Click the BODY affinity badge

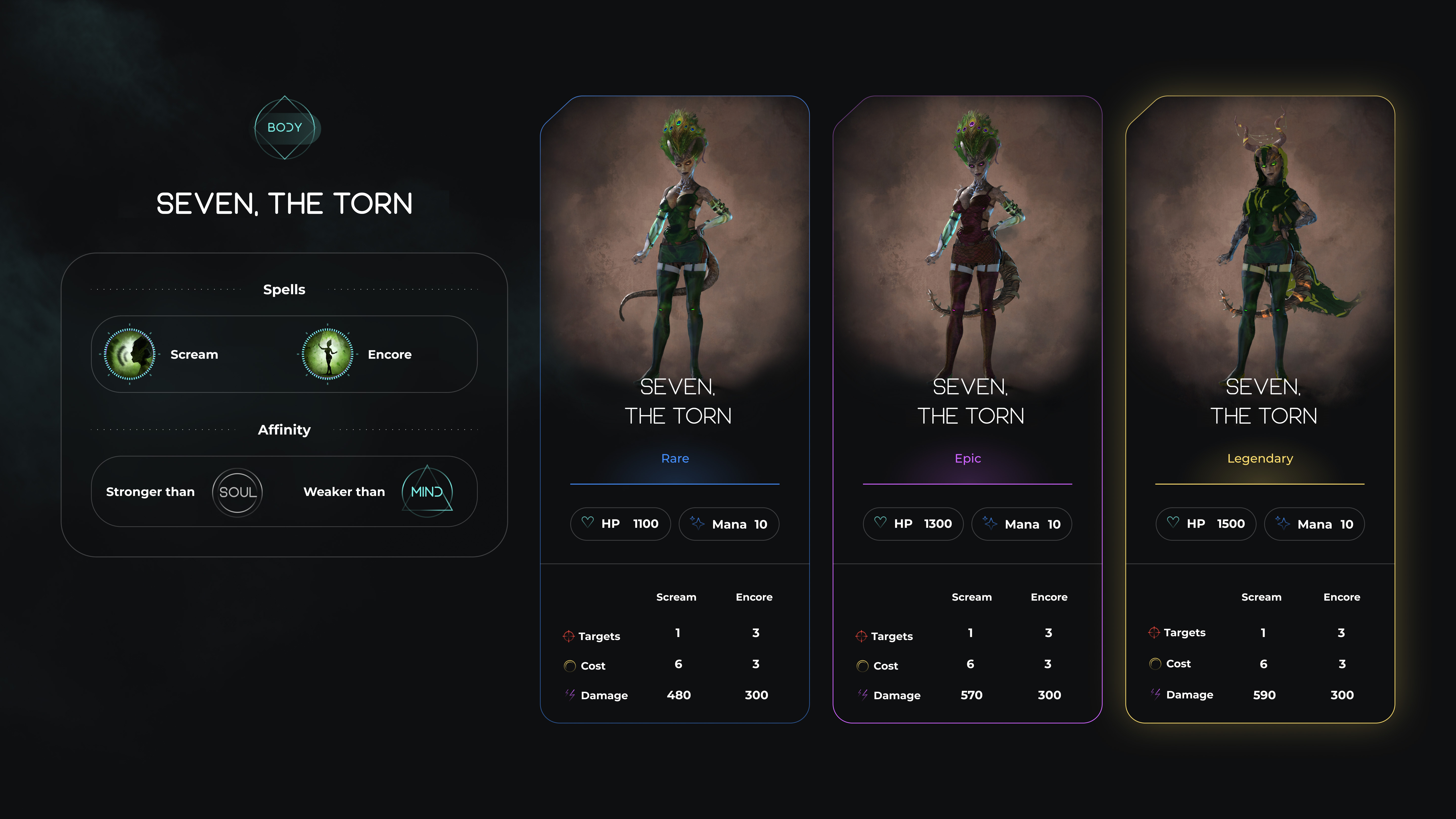pyautogui.click(x=285, y=128)
